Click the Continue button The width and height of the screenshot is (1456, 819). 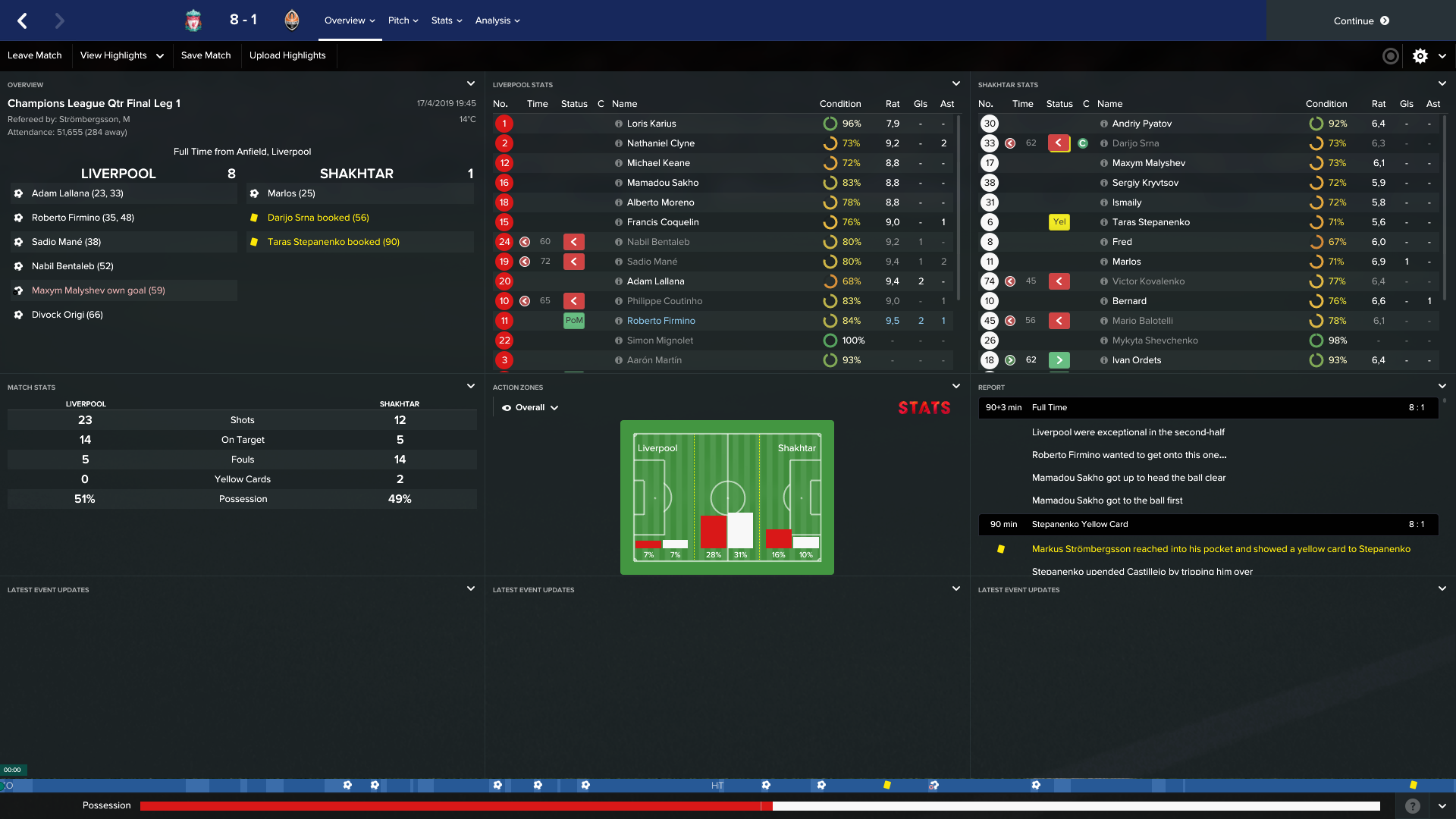coord(1360,20)
